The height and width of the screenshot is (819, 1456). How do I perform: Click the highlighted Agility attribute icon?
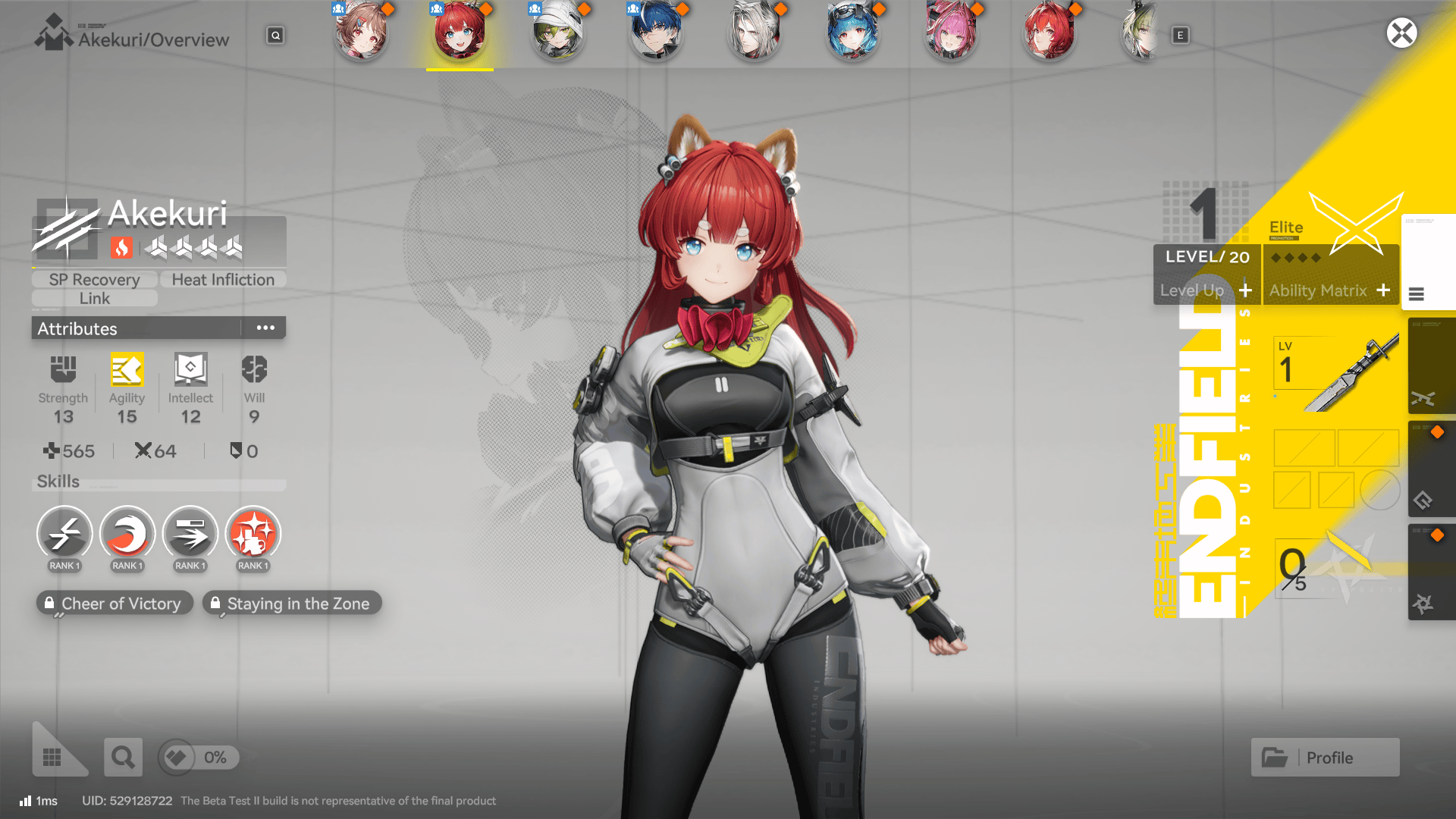pyautogui.click(x=127, y=371)
